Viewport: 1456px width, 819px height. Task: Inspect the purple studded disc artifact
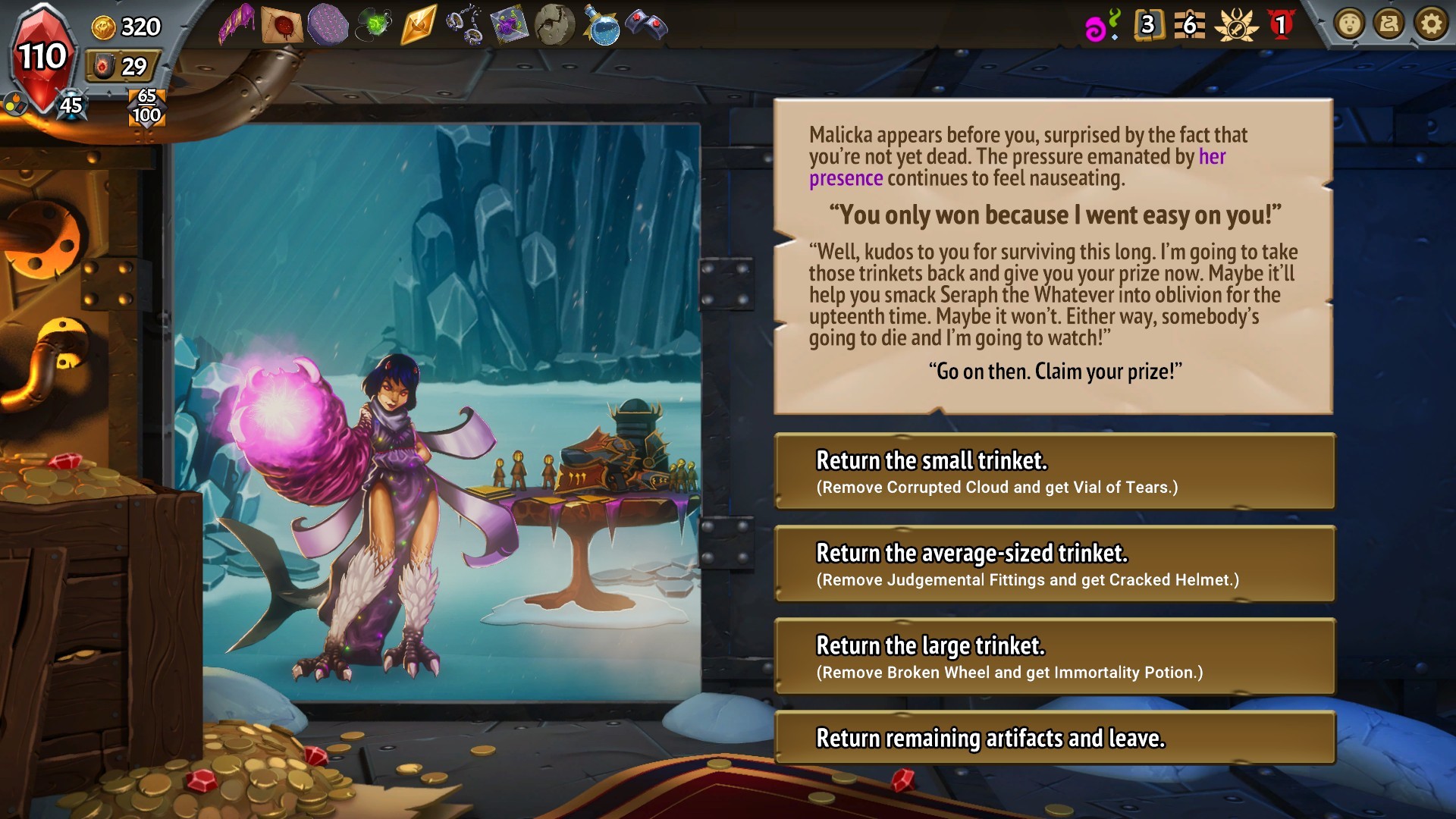[x=328, y=26]
